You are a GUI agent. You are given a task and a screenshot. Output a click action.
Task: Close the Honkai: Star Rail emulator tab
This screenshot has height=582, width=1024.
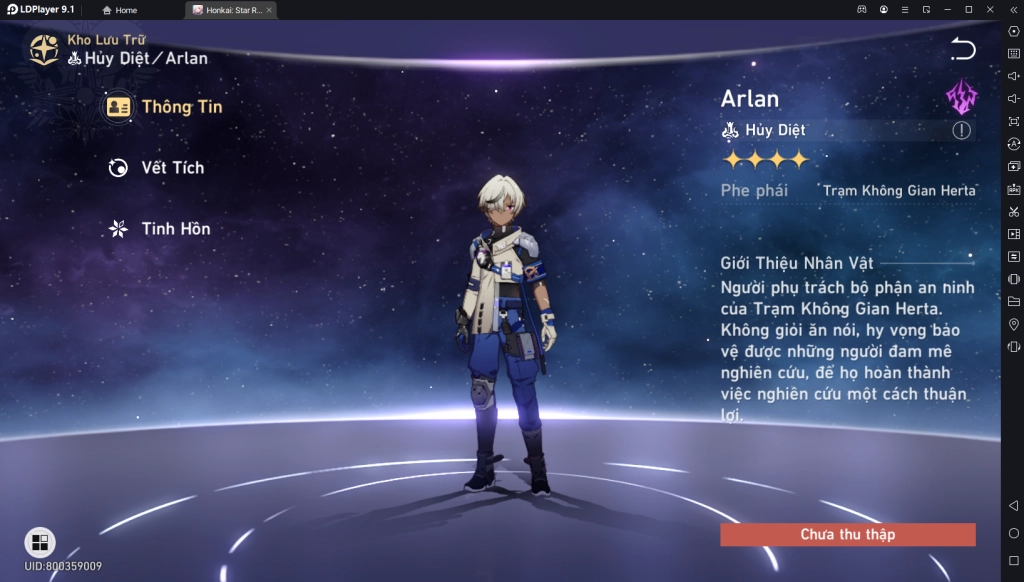[x=268, y=10]
